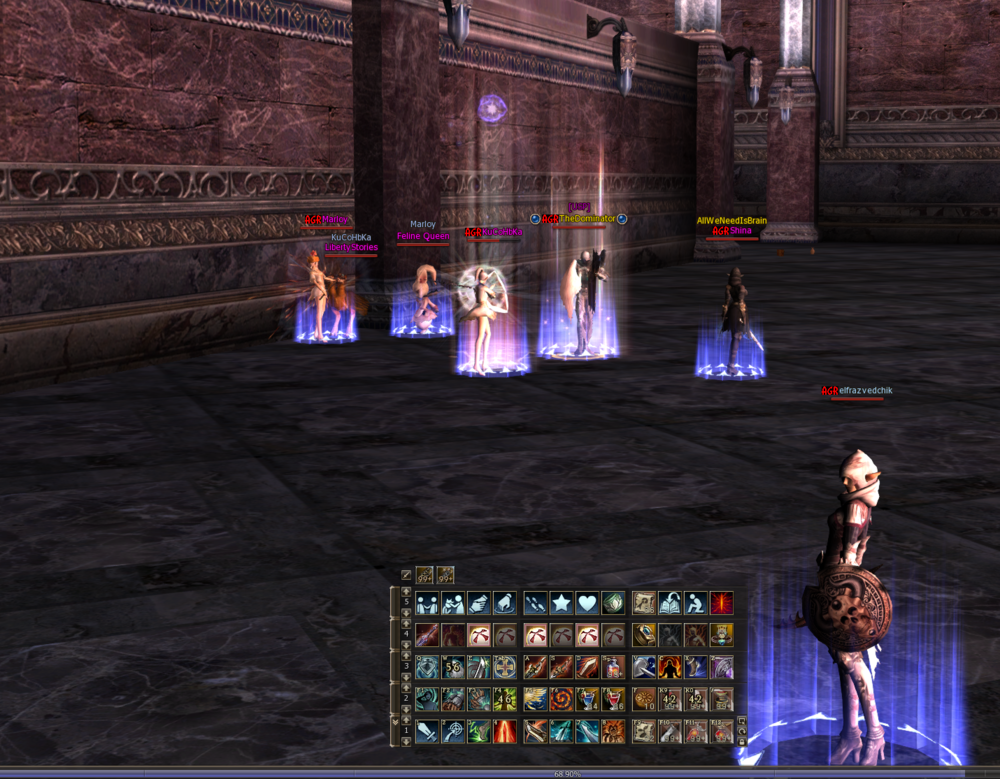Screen dimensions: 1000x779
Task: Use the orange spiral skill icon
Action: [561, 699]
